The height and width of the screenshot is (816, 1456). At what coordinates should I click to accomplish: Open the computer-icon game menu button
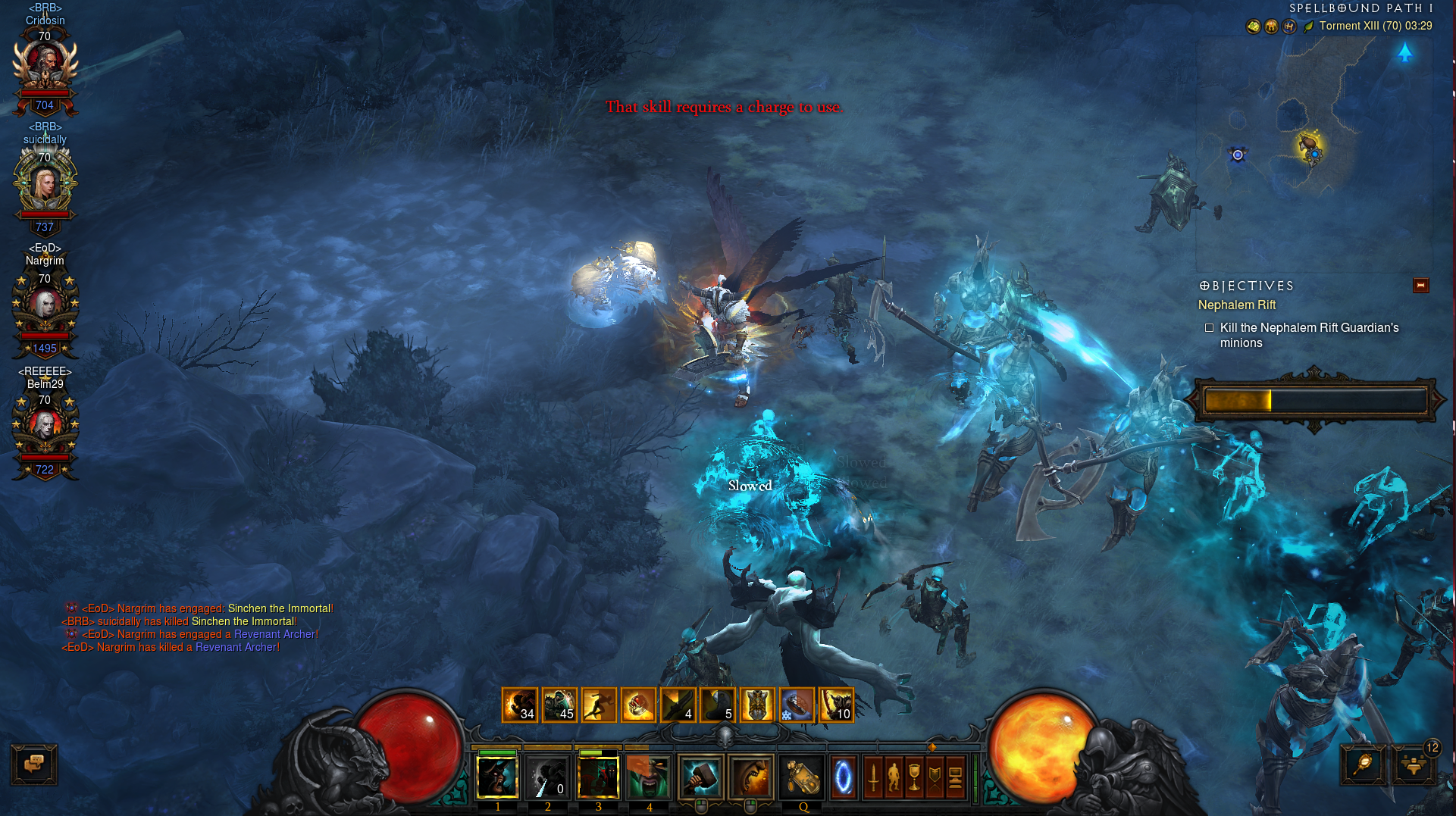pyautogui.click(x=956, y=777)
